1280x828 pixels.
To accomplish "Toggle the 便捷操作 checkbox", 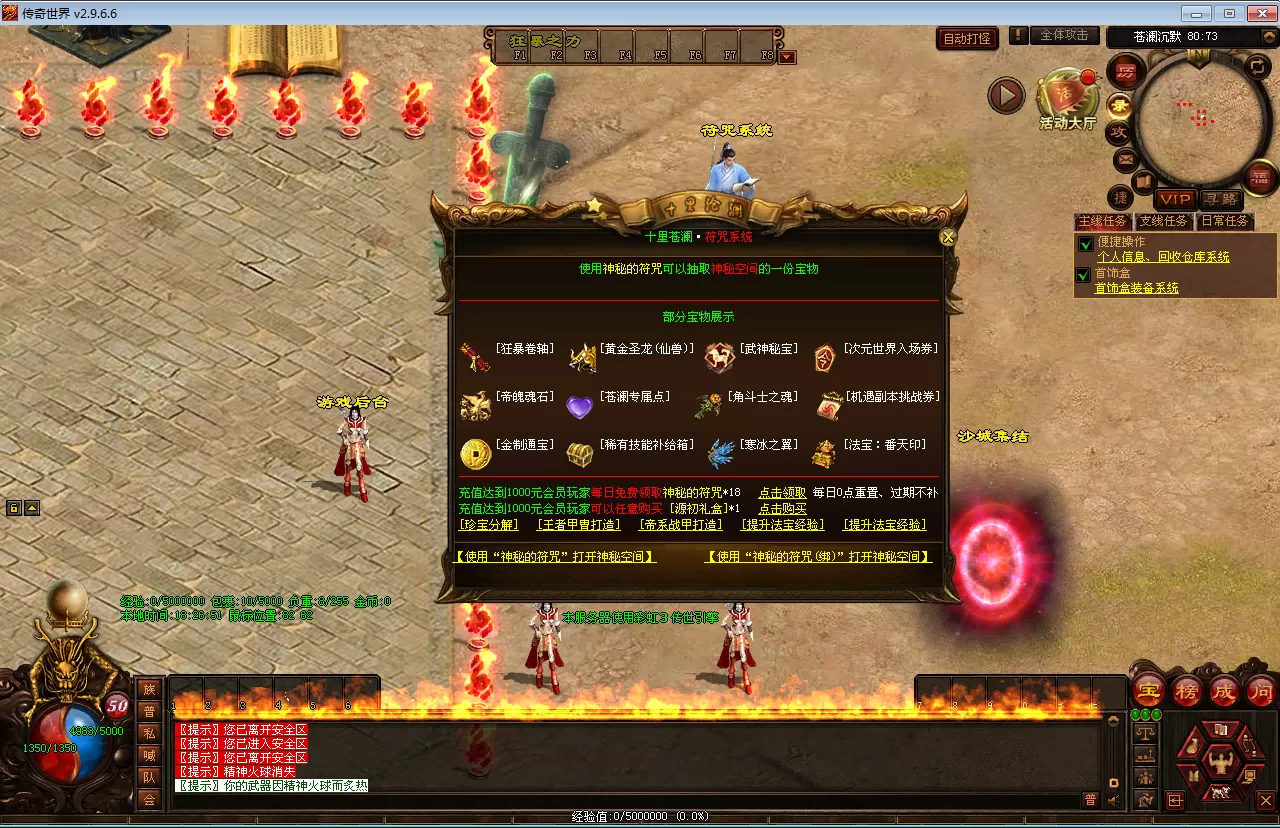I will (x=1085, y=243).
